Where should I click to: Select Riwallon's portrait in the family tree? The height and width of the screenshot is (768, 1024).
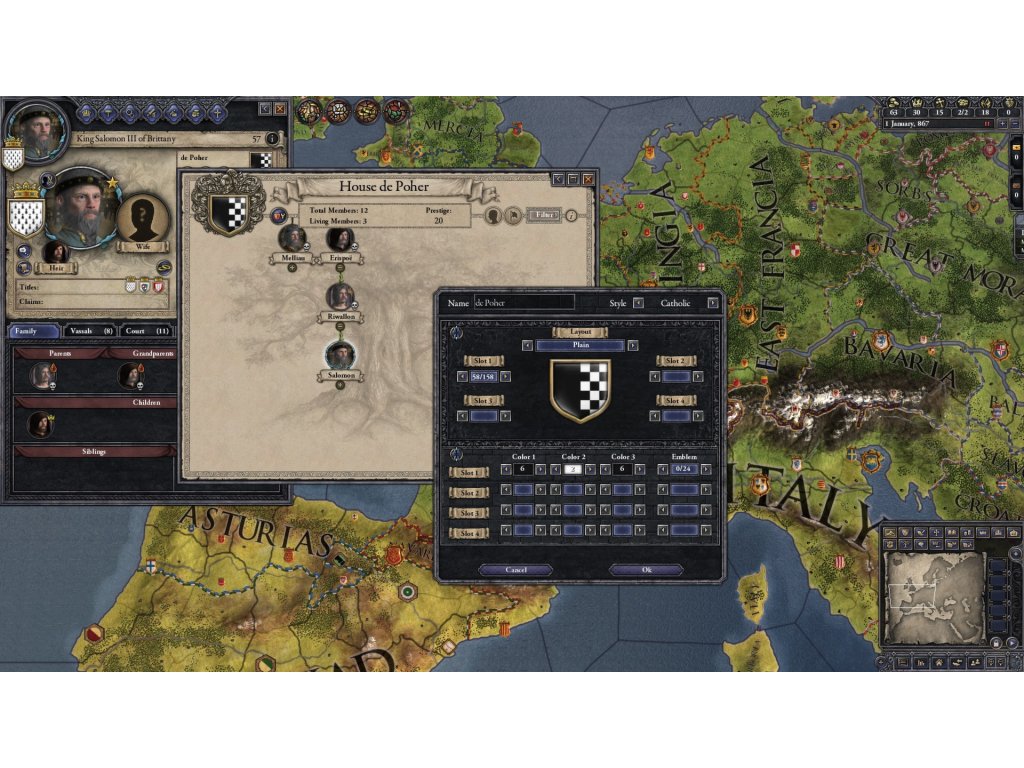pos(341,295)
